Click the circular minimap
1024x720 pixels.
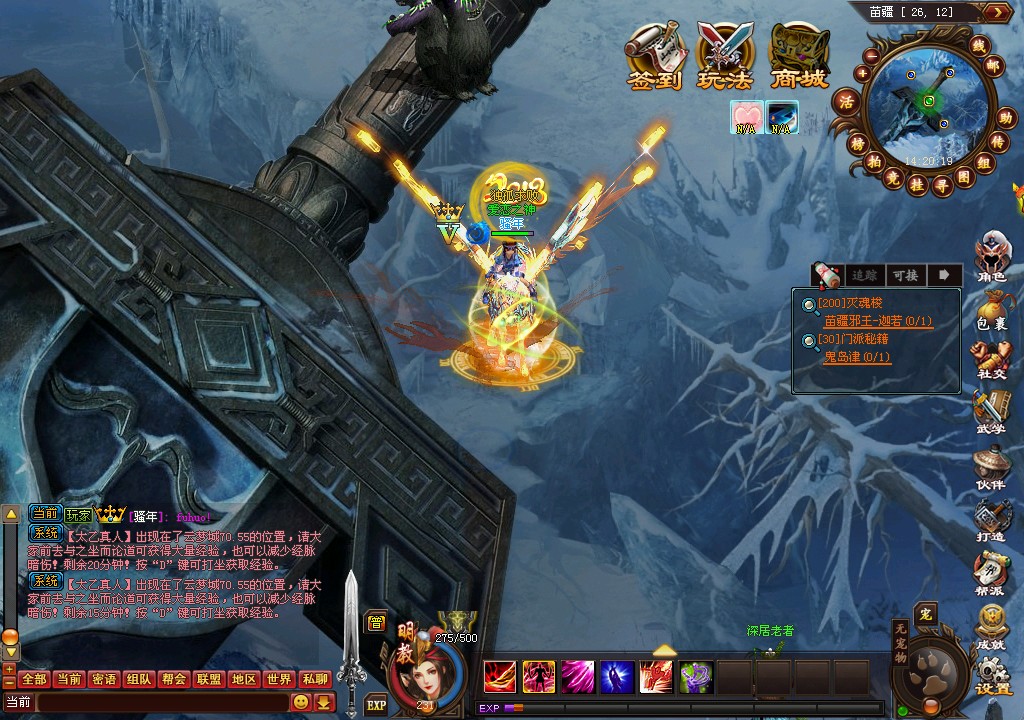coord(929,101)
